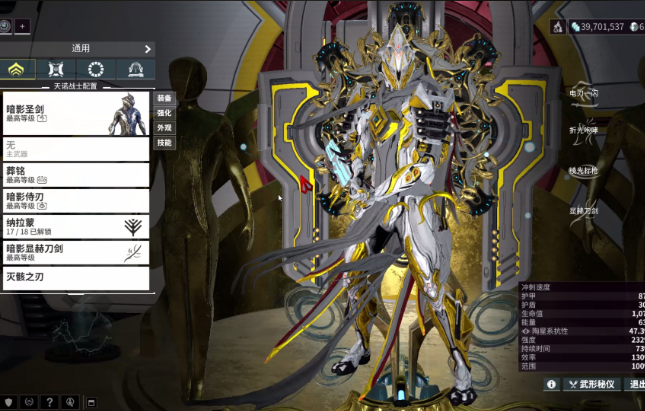Open the empty 主武器 primary weapon slot

pyautogui.click(x=76, y=149)
